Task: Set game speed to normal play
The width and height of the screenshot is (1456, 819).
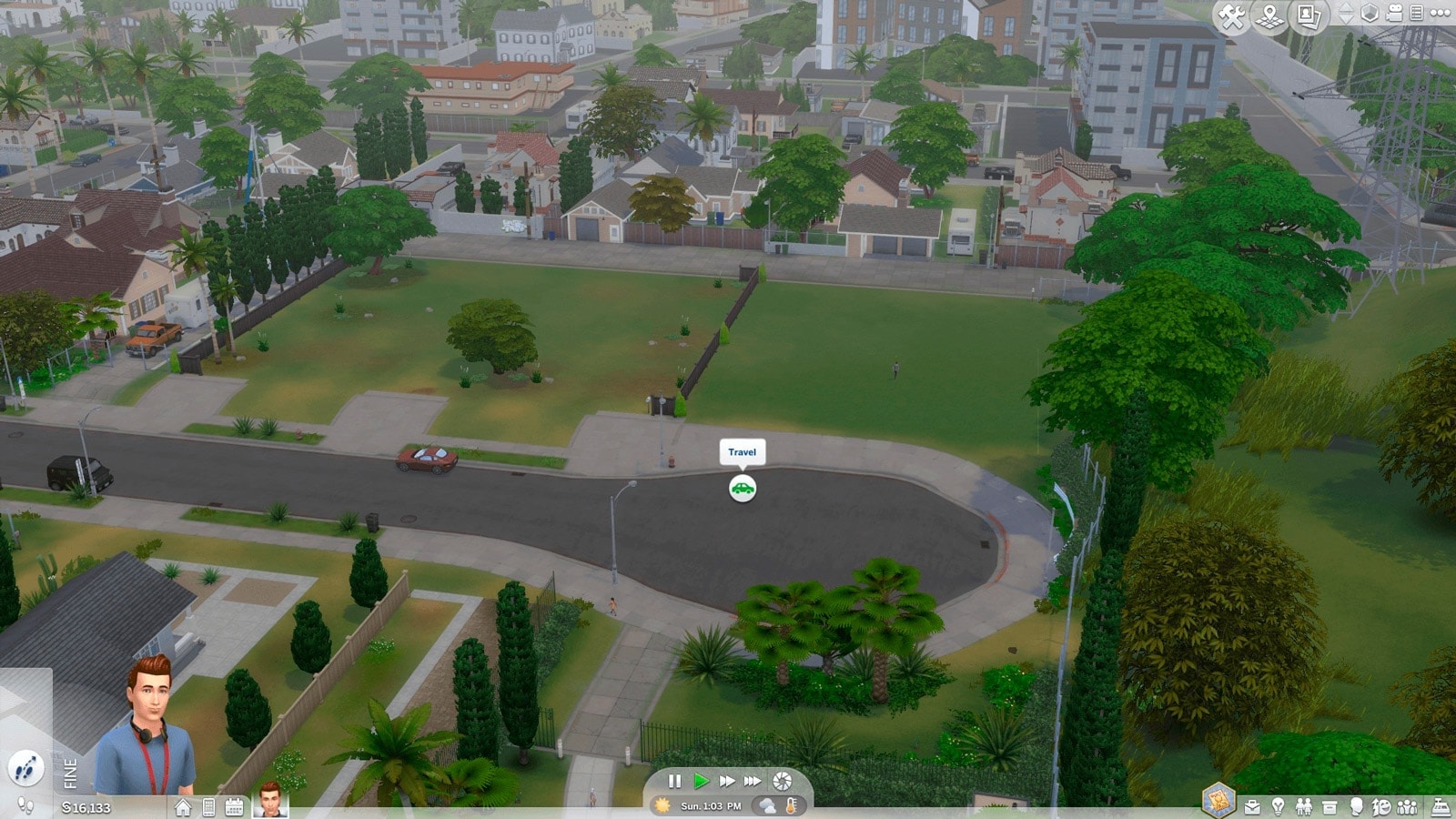Action: 701,781
